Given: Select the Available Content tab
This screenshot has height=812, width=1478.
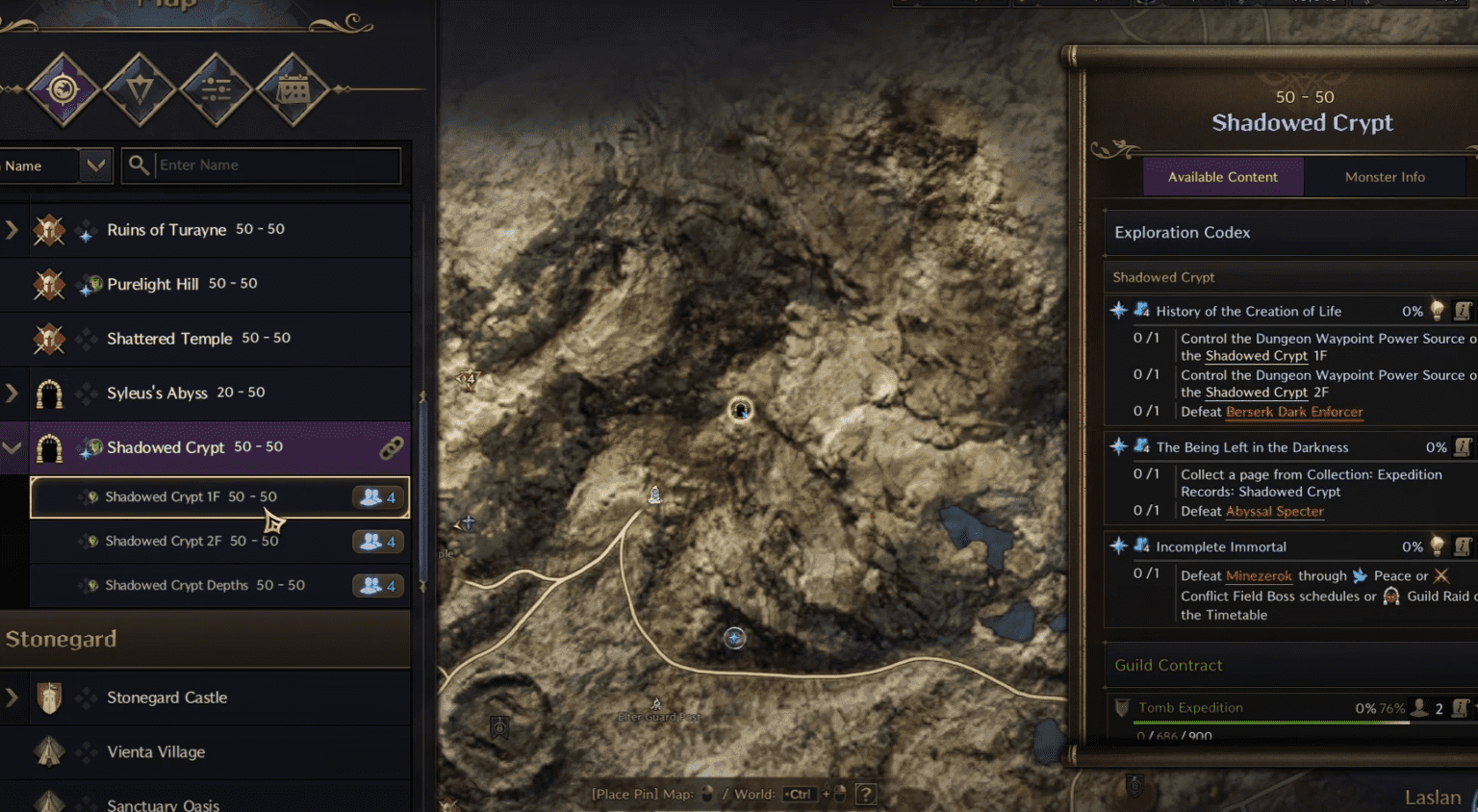Looking at the screenshot, I should tap(1222, 176).
